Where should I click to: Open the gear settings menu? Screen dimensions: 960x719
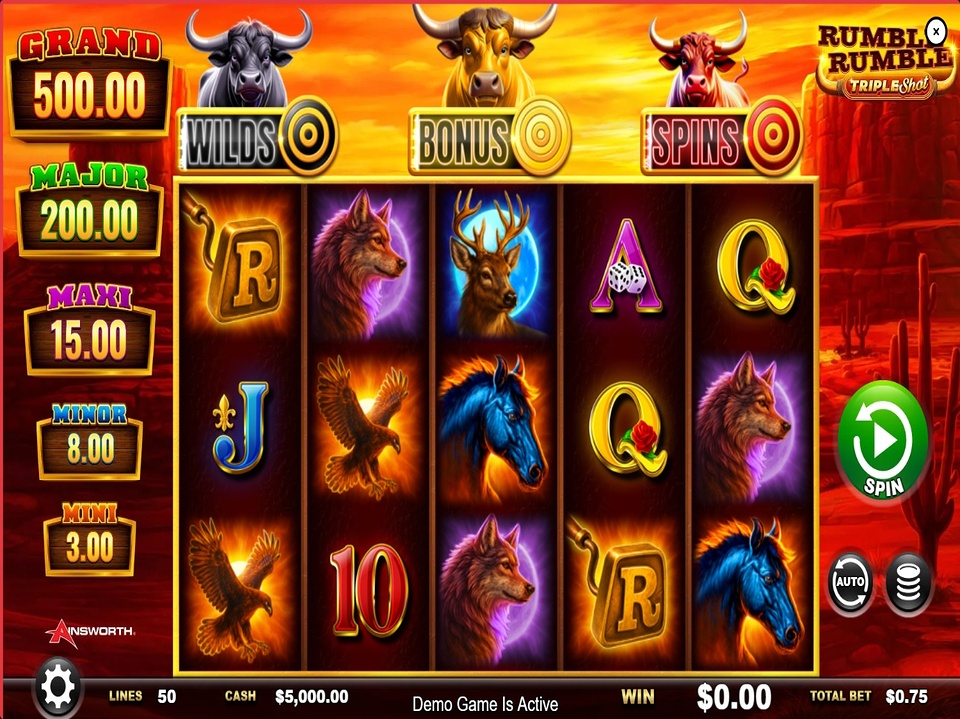[58, 686]
